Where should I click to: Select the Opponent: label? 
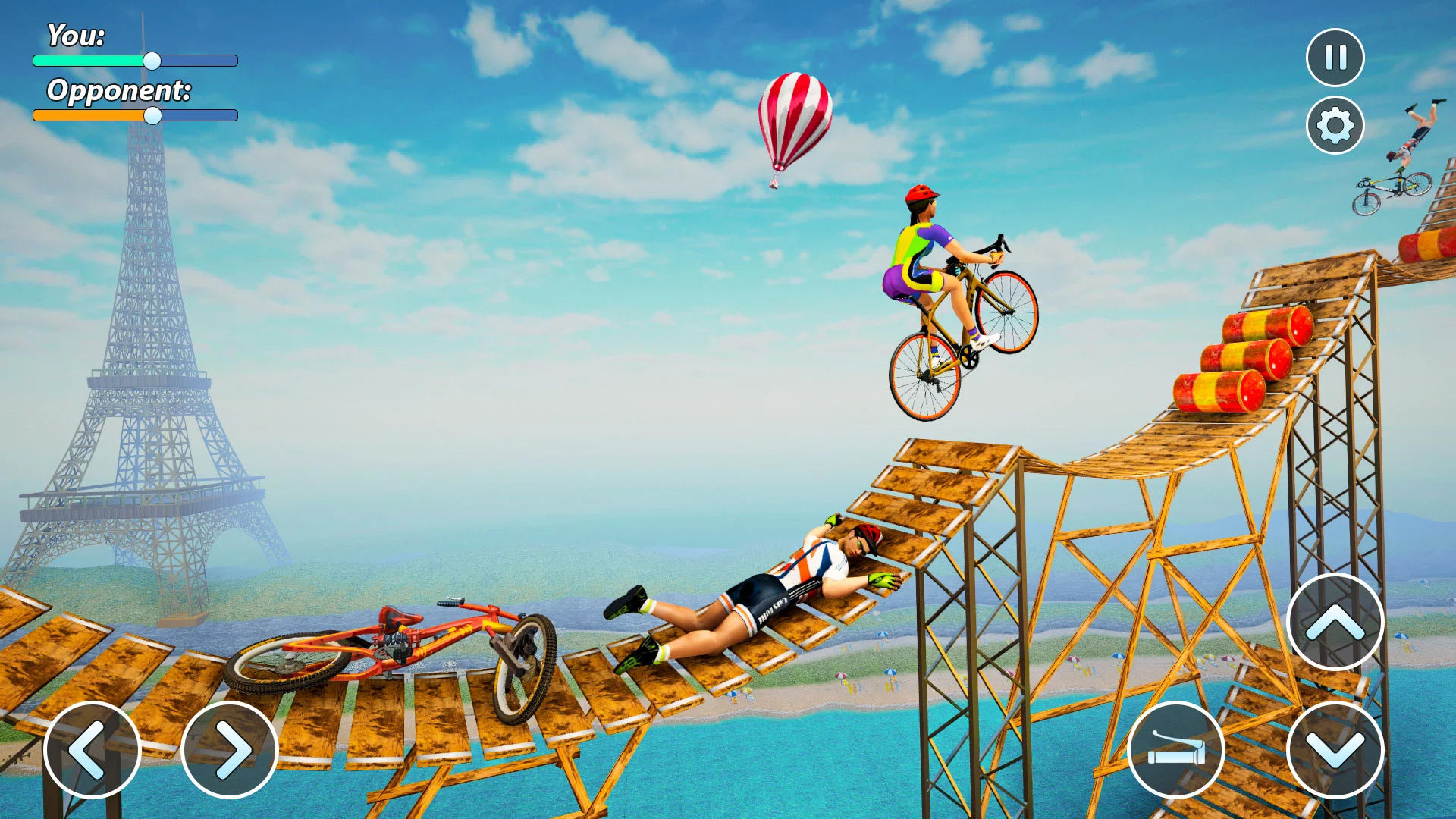click(119, 91)
